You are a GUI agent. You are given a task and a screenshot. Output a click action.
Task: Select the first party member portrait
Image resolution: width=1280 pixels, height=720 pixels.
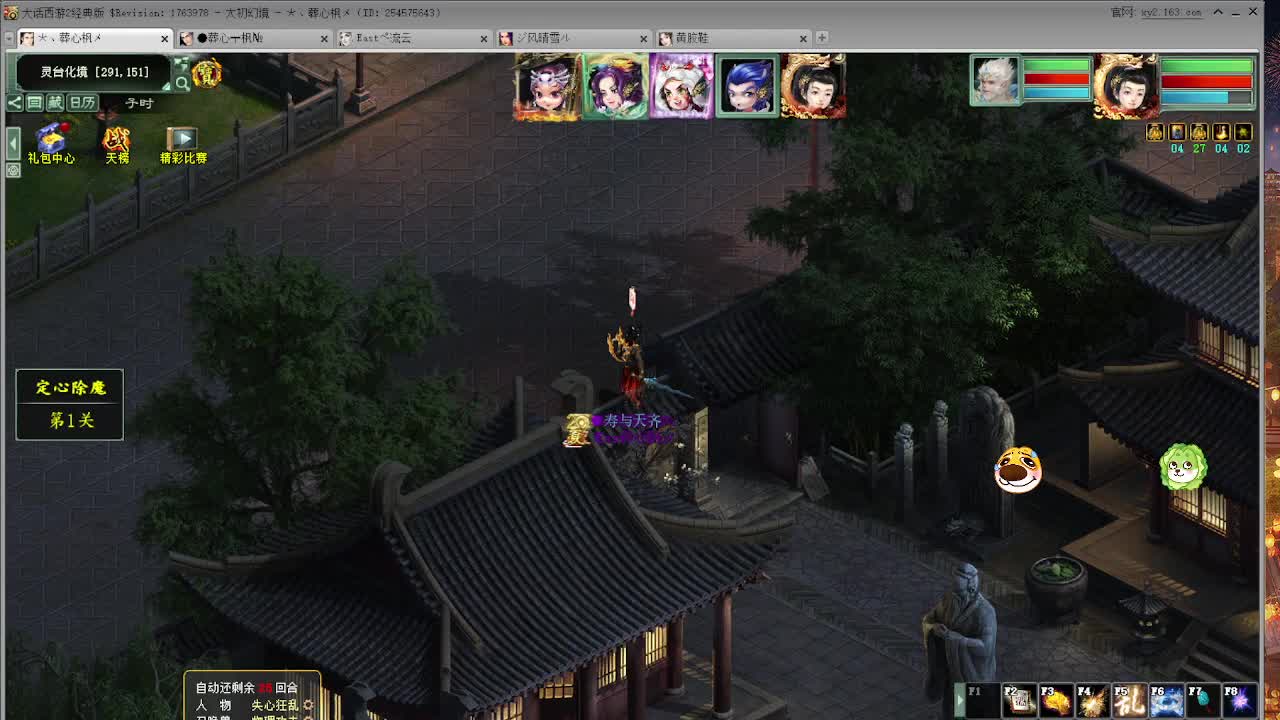click(548, 86)
